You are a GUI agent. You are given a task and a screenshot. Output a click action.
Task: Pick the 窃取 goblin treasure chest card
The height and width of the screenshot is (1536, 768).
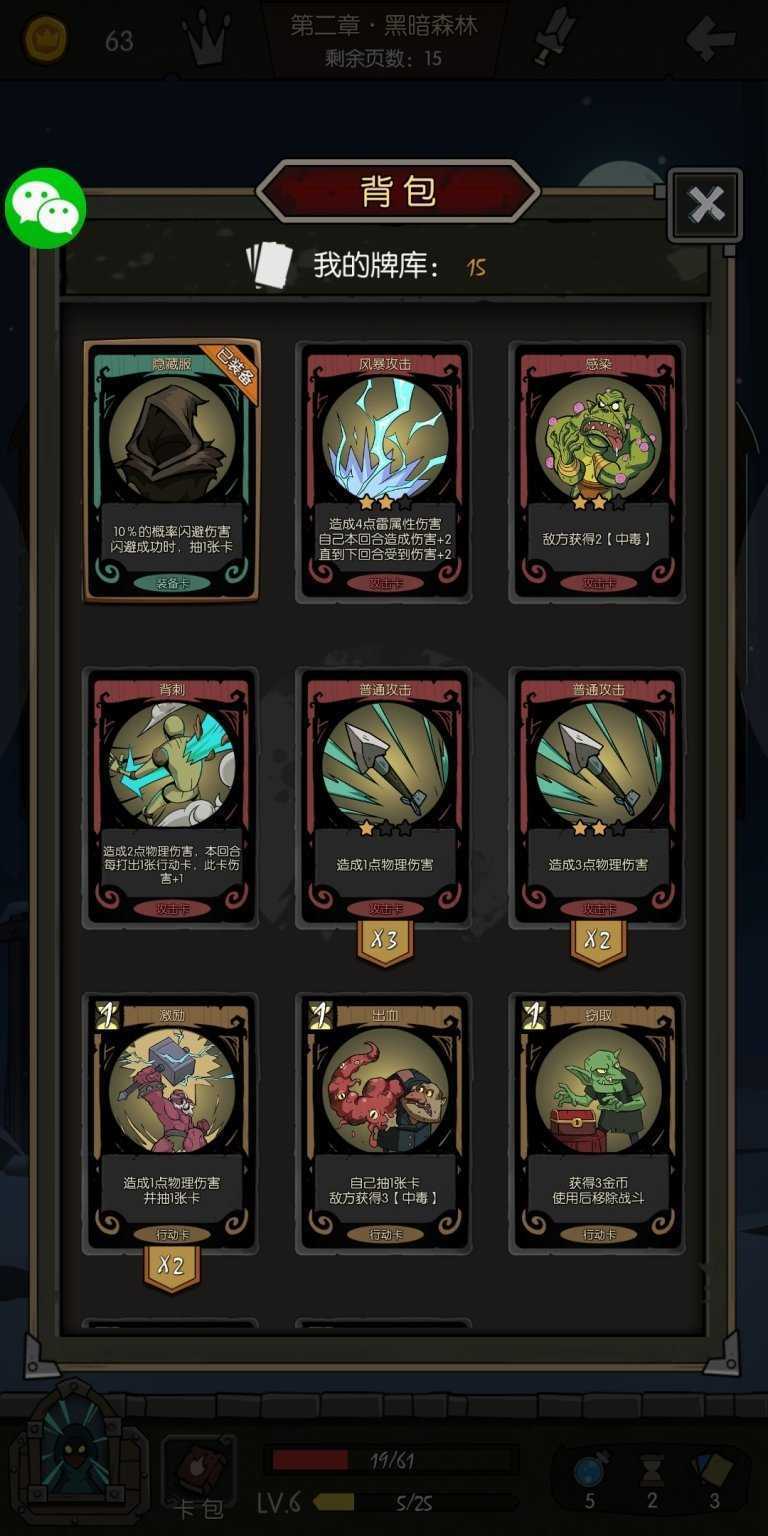598,1122
